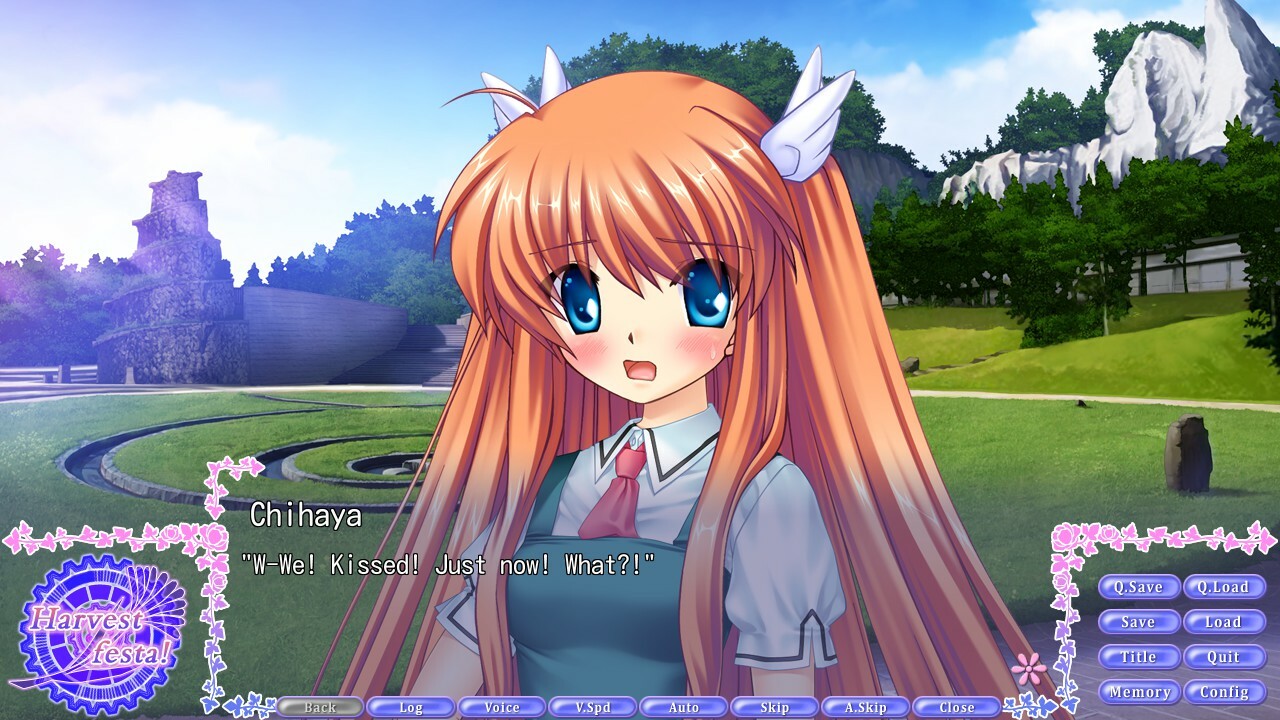Screen dimensions: 1280x720
Task: Open the Save screen
Action: tap(1140, 622)
